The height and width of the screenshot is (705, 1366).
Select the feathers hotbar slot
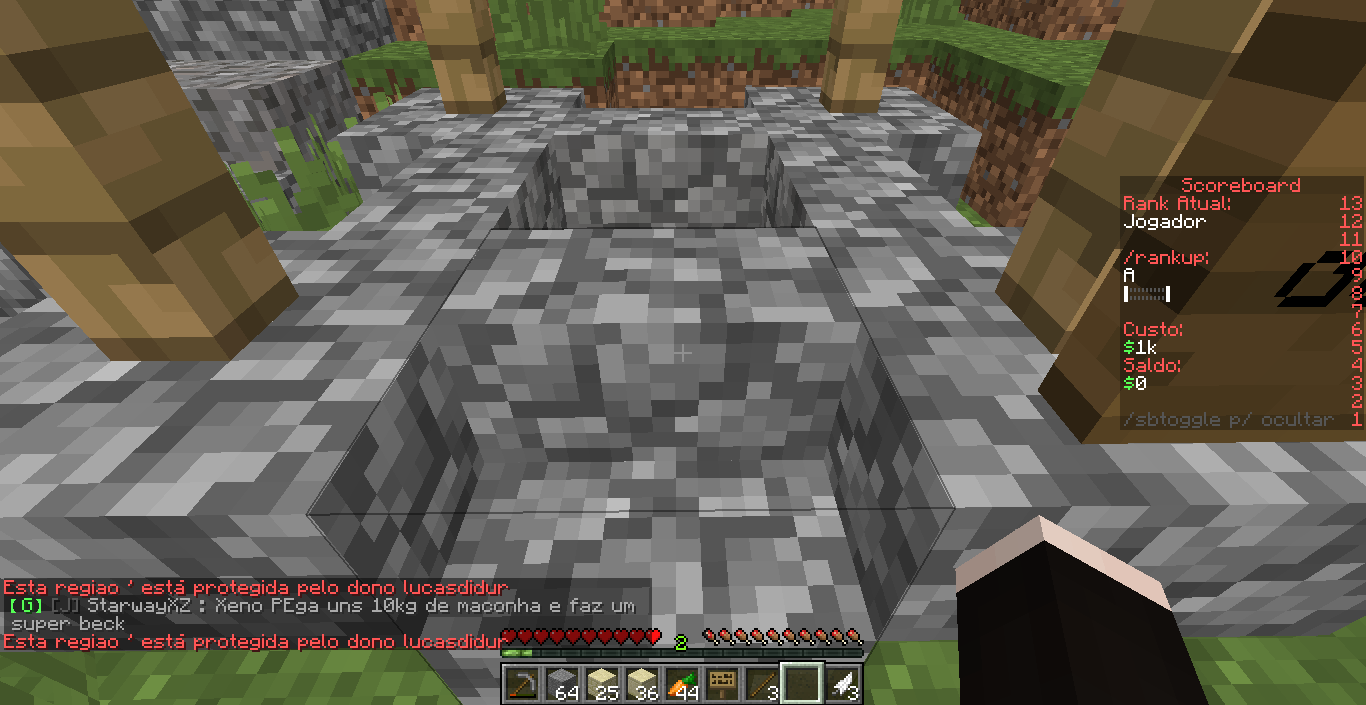(841, 684)
